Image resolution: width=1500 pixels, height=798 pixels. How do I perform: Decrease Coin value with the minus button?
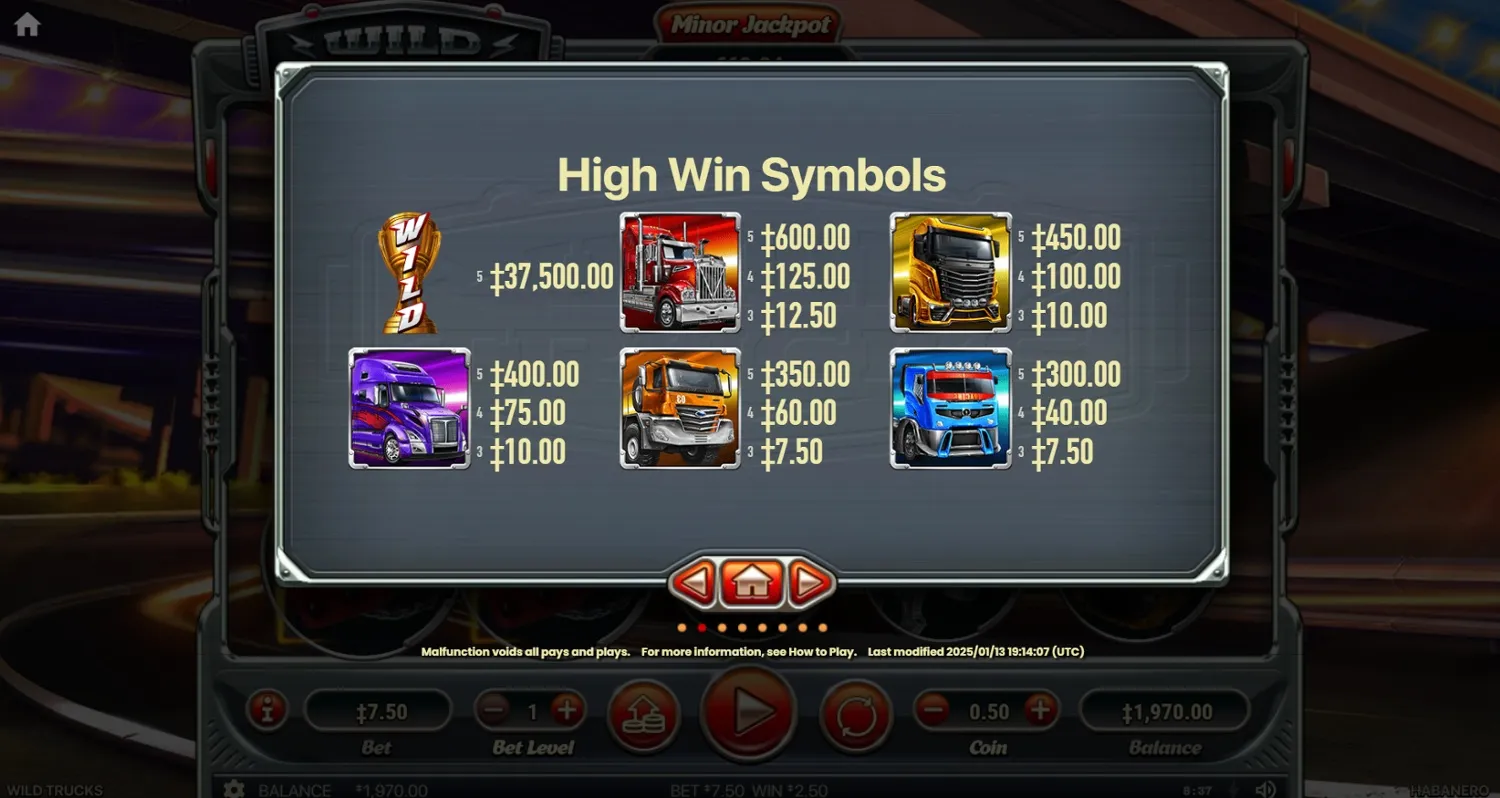pyautogui.click(x=932, y=712)
